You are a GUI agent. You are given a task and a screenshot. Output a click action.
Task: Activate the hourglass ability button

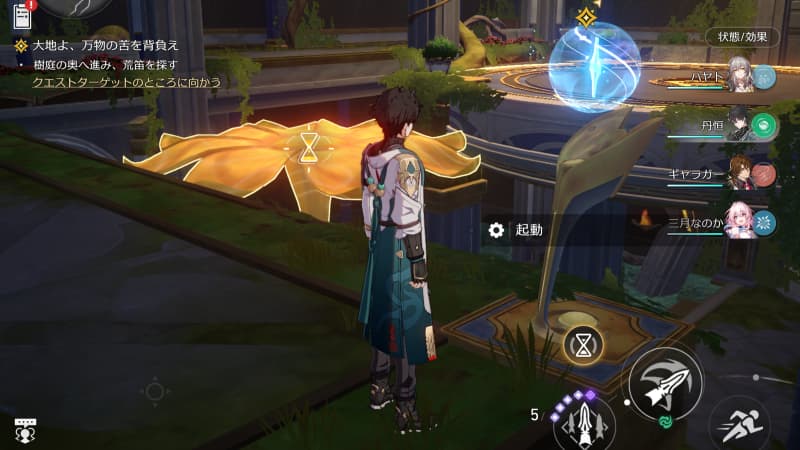click(582, 345)
